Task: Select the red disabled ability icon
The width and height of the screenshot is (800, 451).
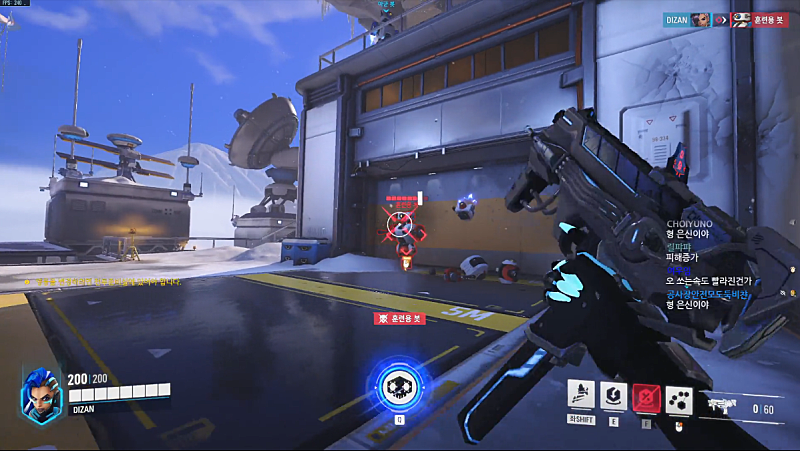Action: coord(646,396)
